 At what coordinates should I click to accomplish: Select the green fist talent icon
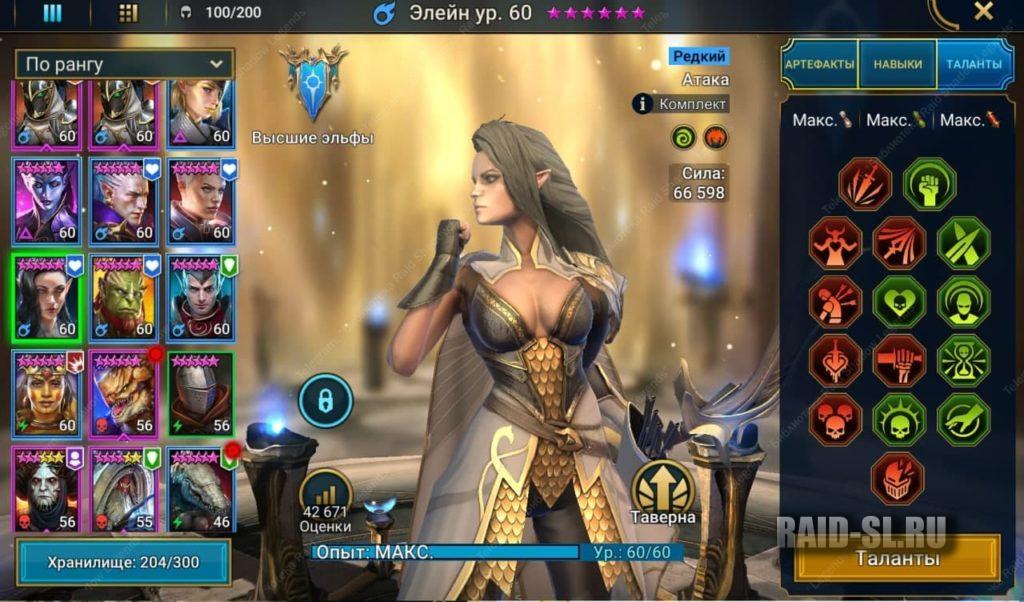pos(929,184)
